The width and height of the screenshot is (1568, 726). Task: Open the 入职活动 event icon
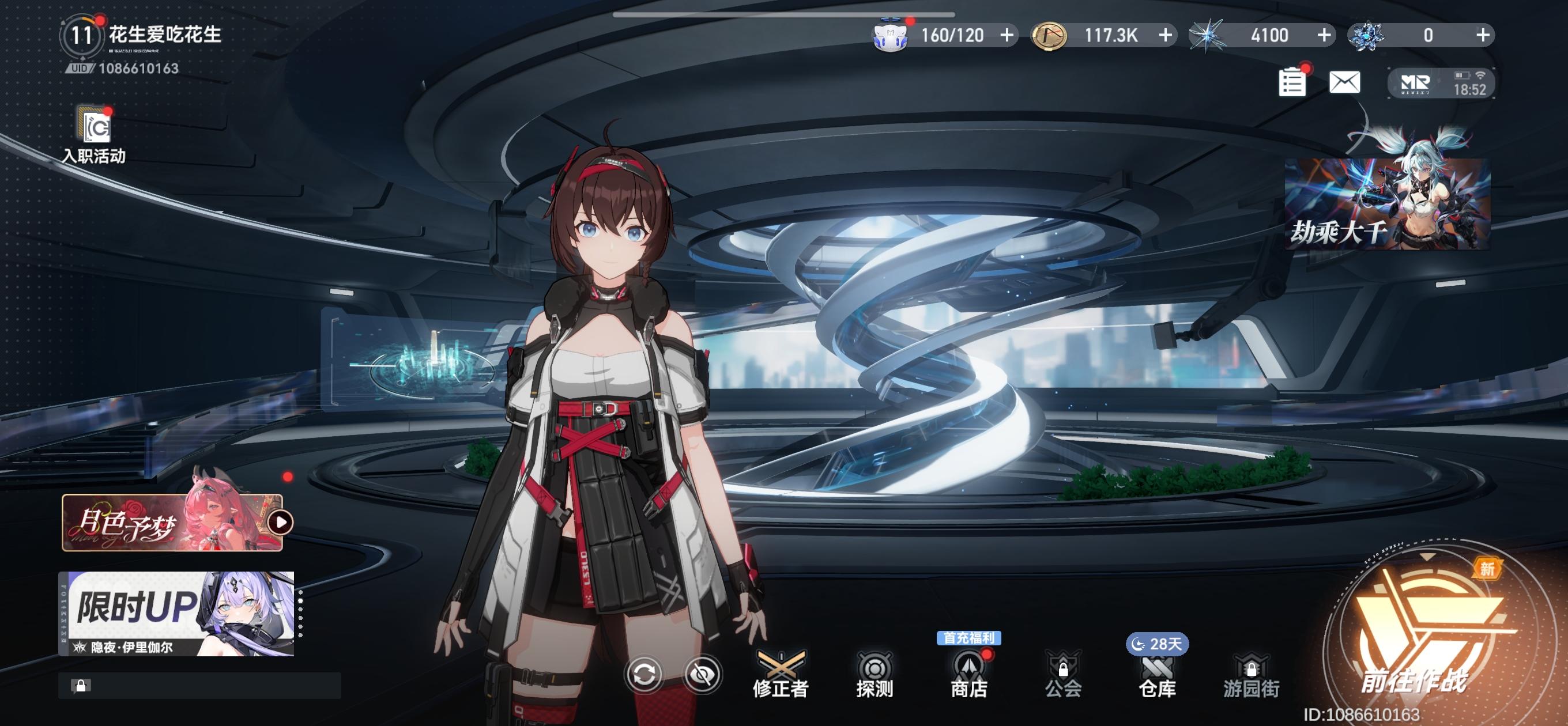(95, 135)
